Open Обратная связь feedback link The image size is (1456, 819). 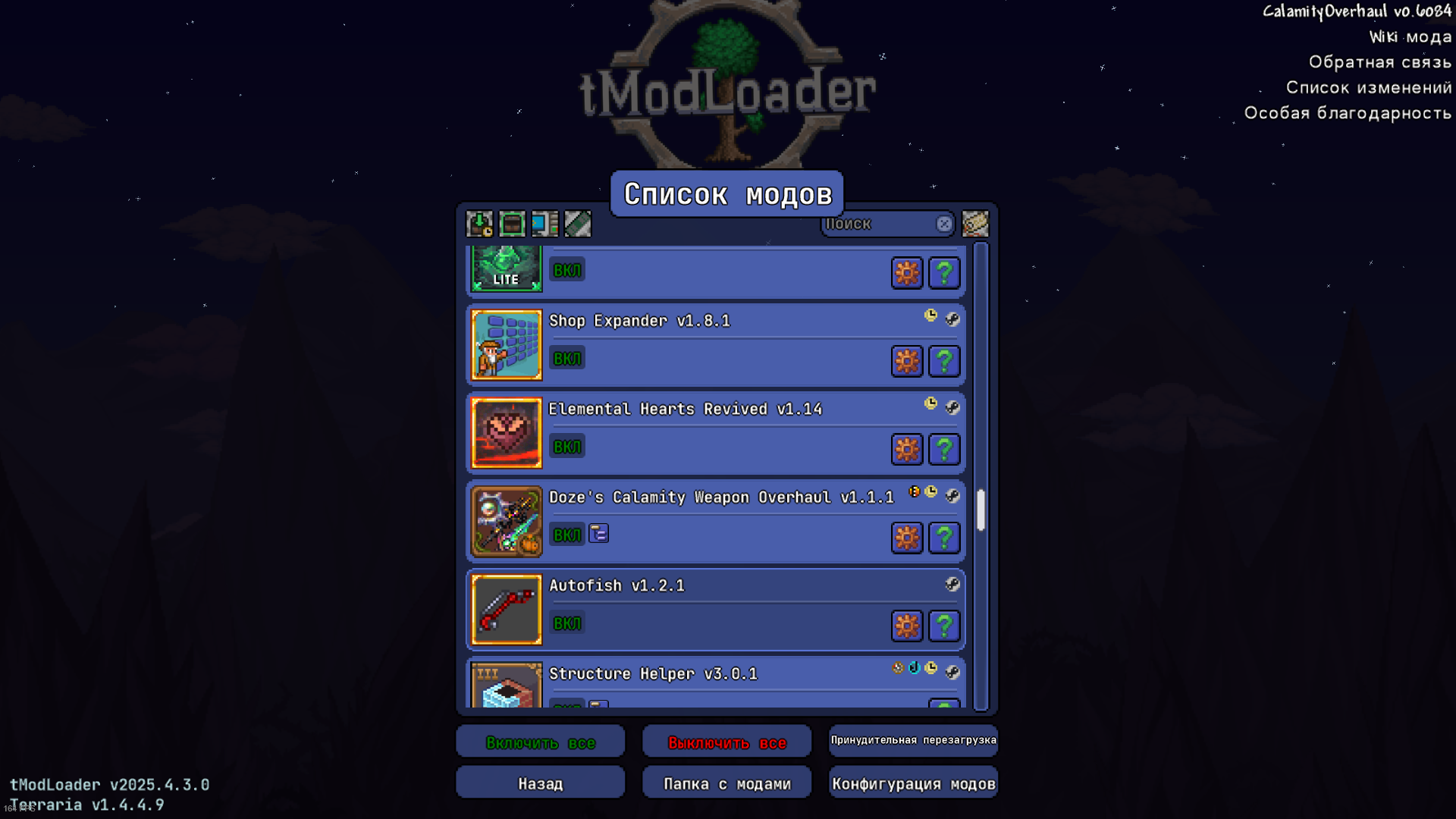[x=1379, y=62]
